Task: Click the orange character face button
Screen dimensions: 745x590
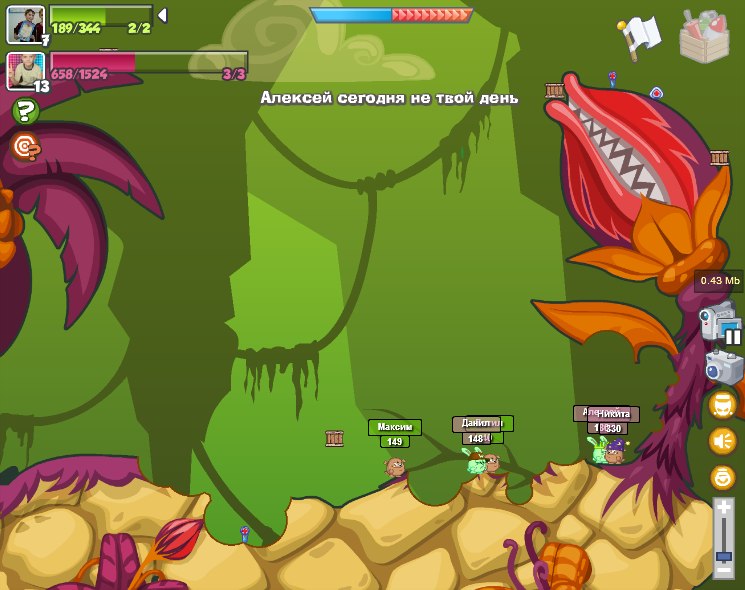Action: 722,405
